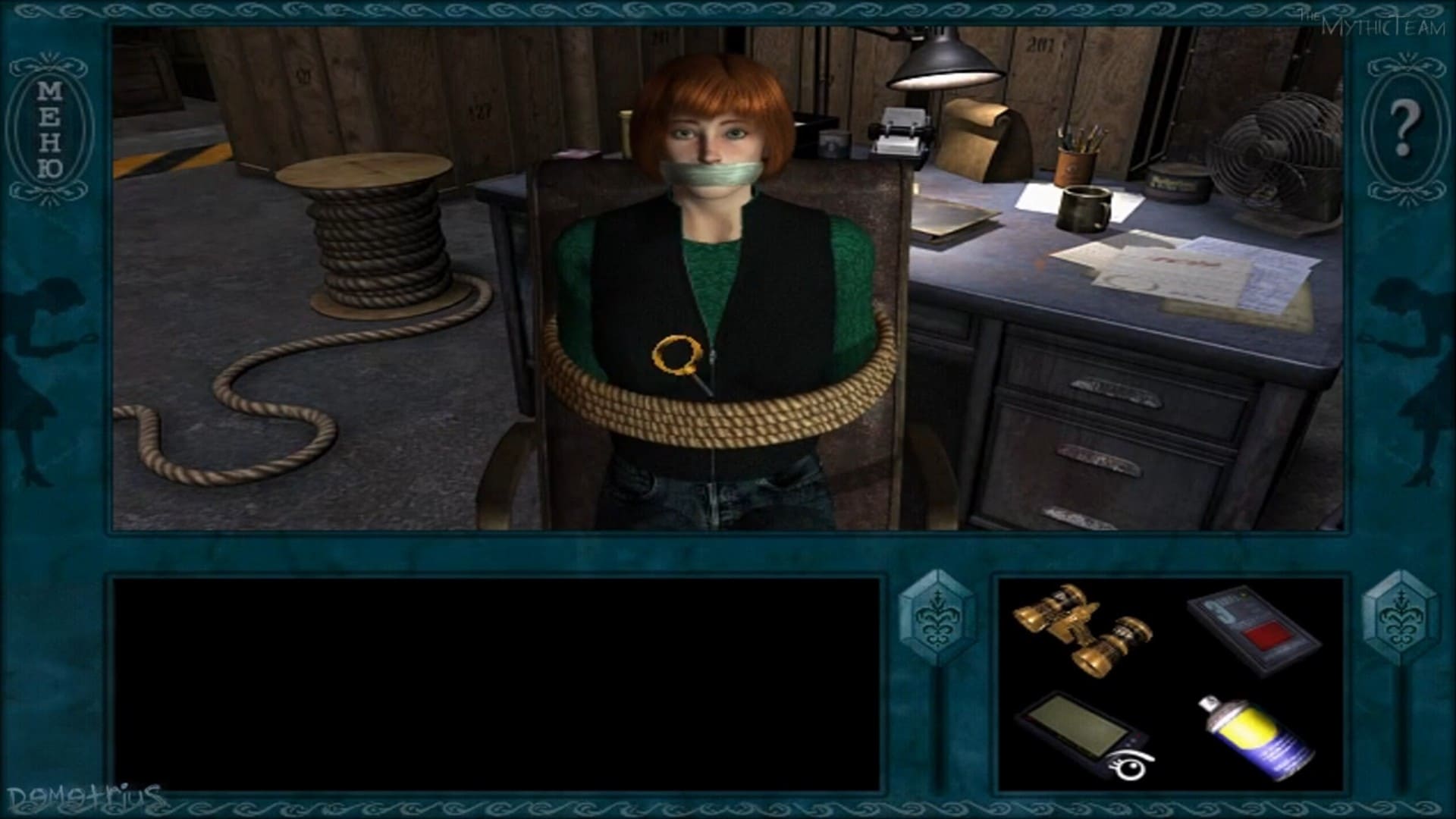Open the МЕНЮ oval button
This screenshot has width=1456, height=819.
click(50, 130)
